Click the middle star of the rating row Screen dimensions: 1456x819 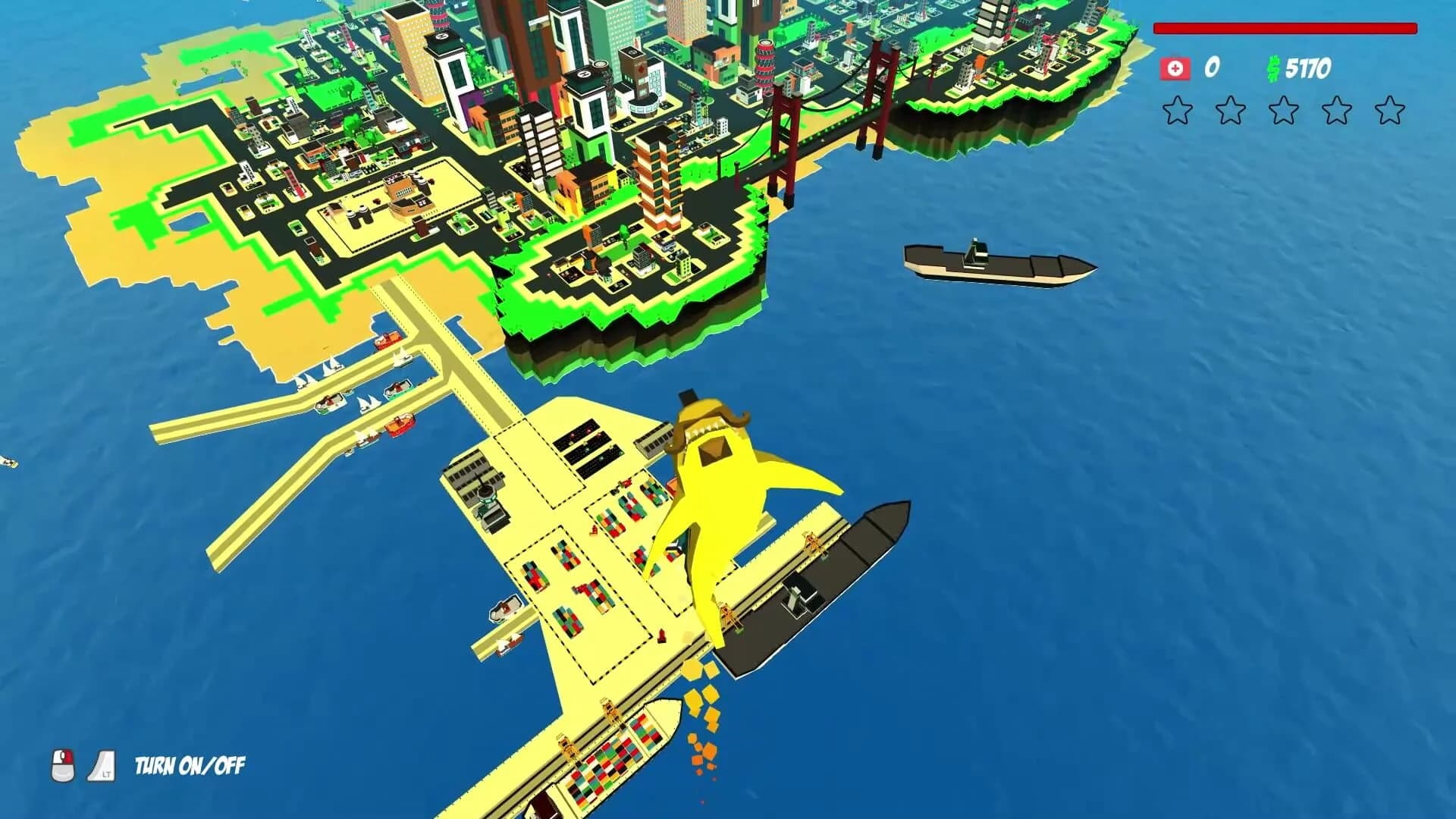pos(1283,110)
